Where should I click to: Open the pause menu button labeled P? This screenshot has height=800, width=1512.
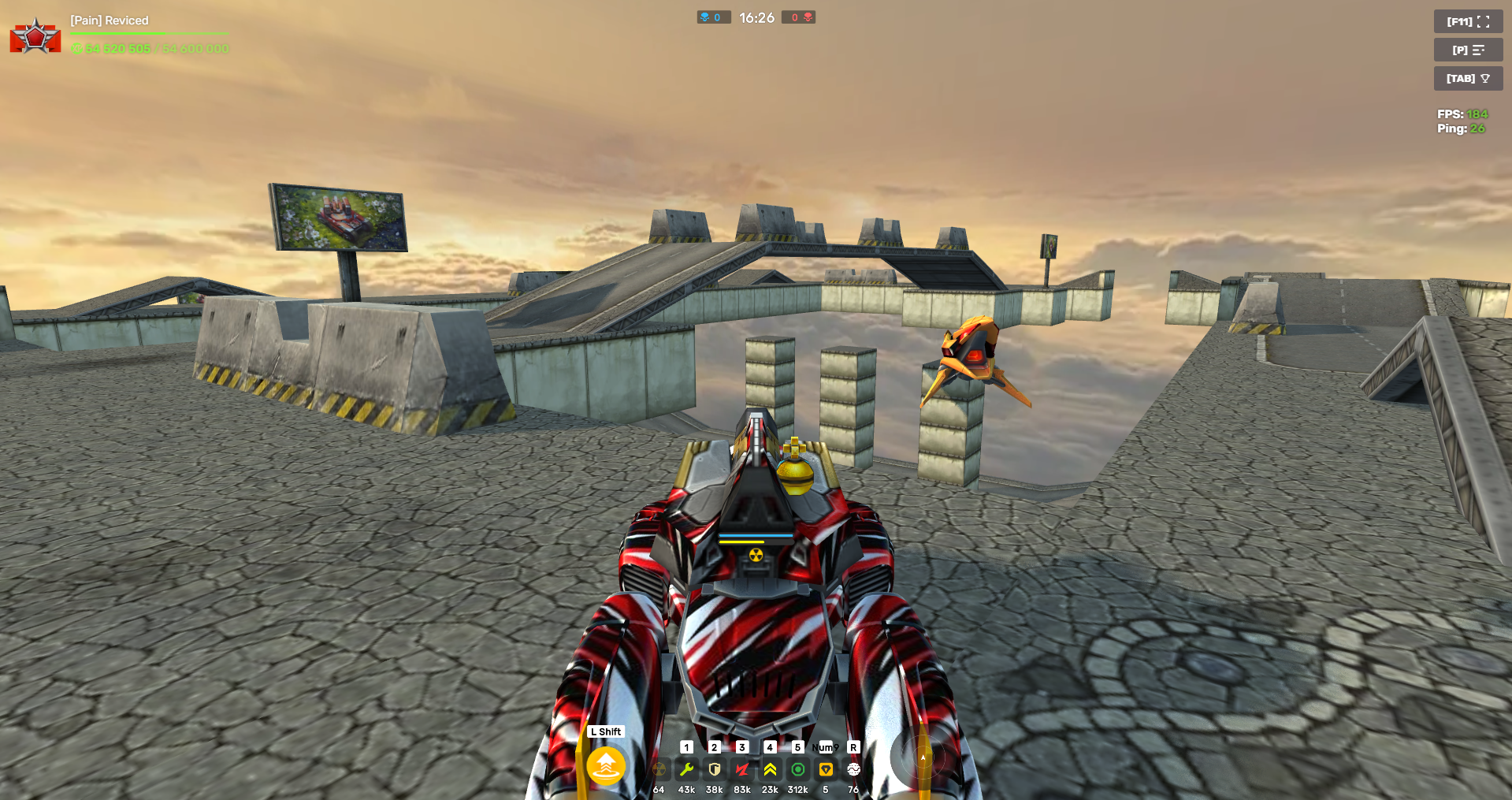(x=1468, y=50)
